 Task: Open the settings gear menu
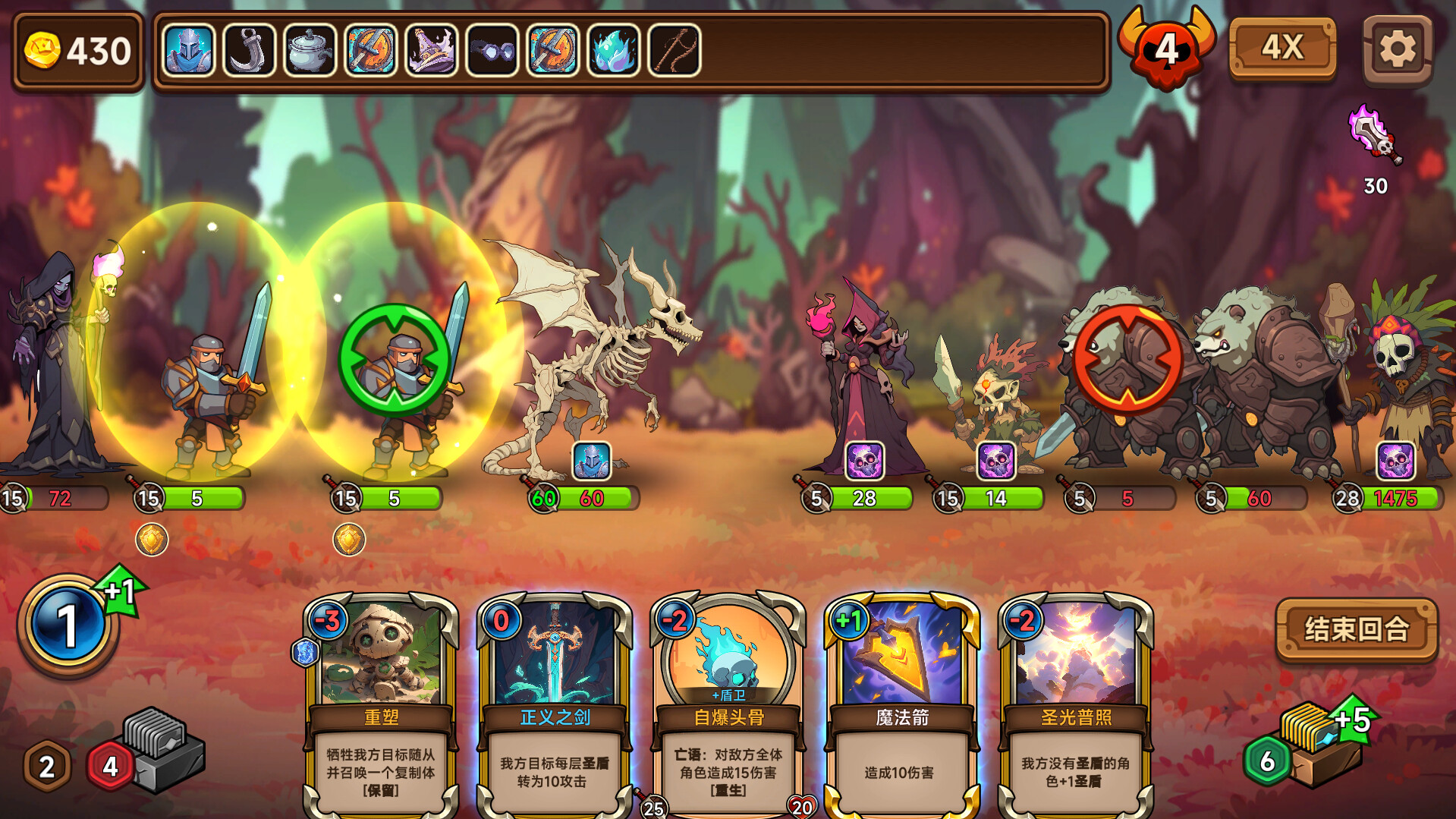click(x=1397, y=50)
